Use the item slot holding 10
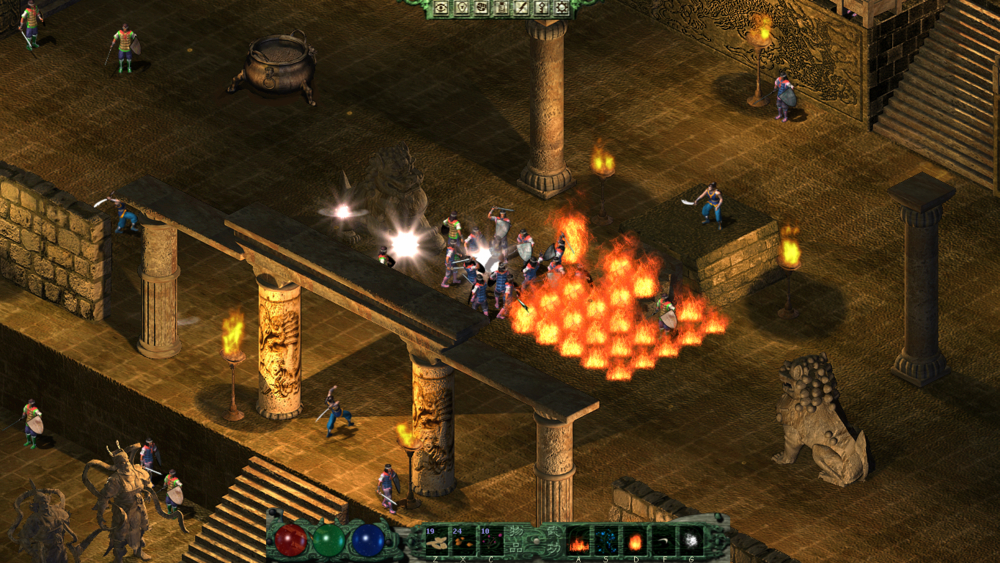This screenshot has width=1000, height=563. click(x=491, y=541)
